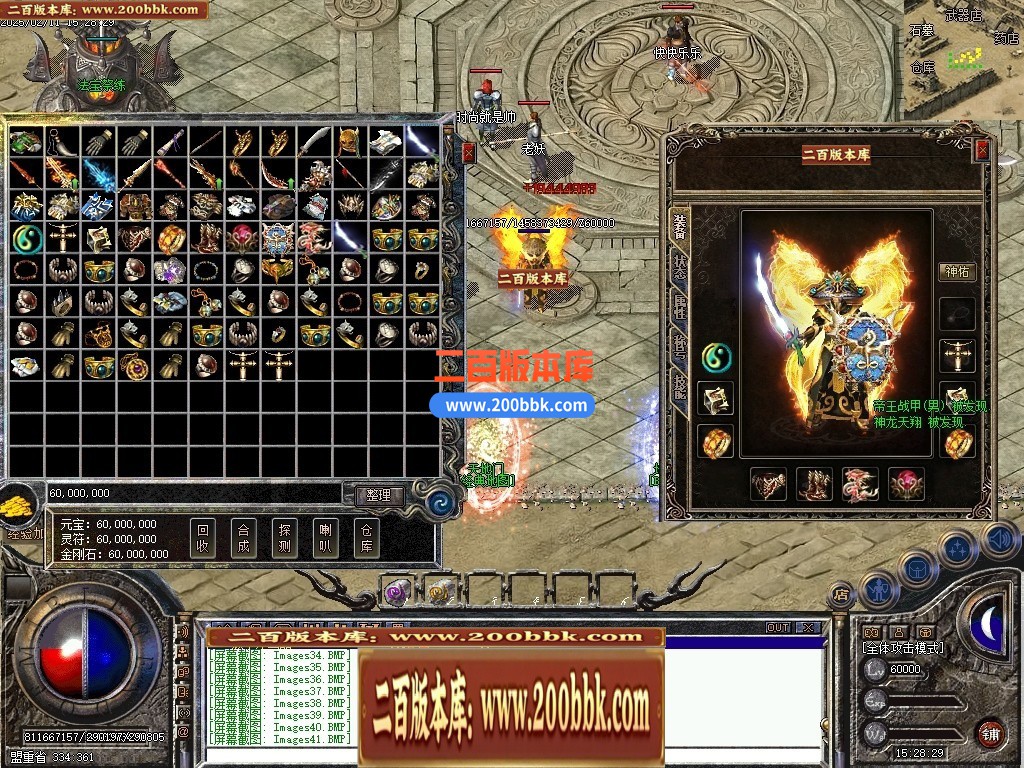Switch to the 状态 status tab
Viewport: 1024px width, 768px height.
(x=680, y=266)
